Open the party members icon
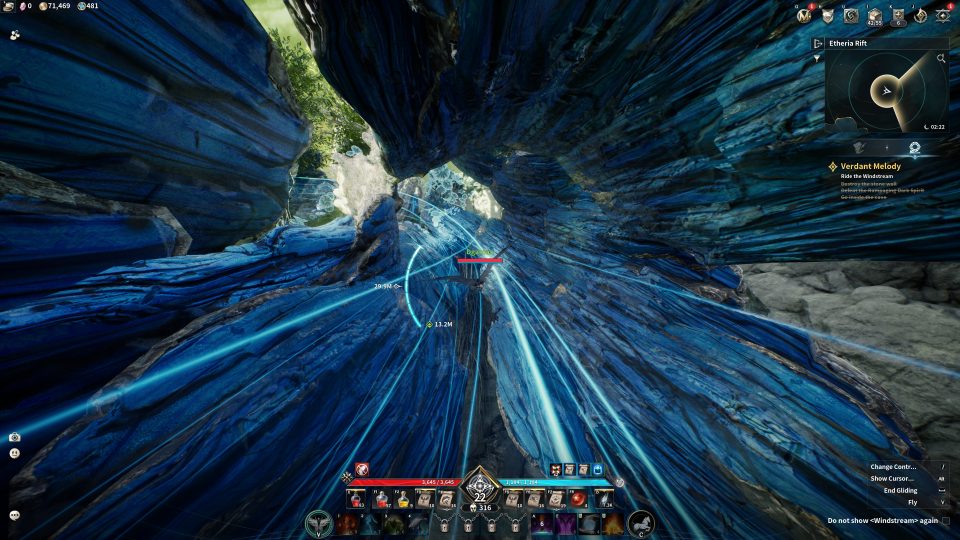The width and height of the screenshot is (960, 540). [x=15, y=34]
